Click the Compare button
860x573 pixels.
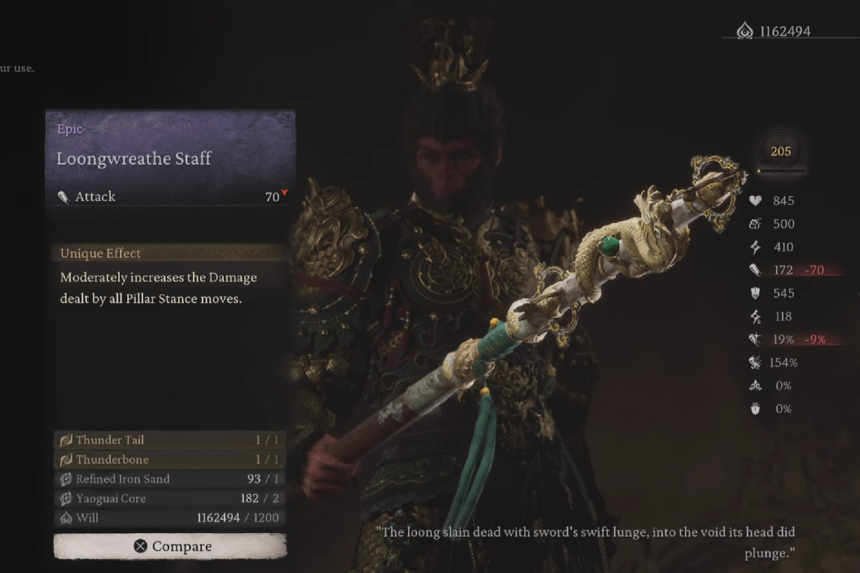[170, 546]
